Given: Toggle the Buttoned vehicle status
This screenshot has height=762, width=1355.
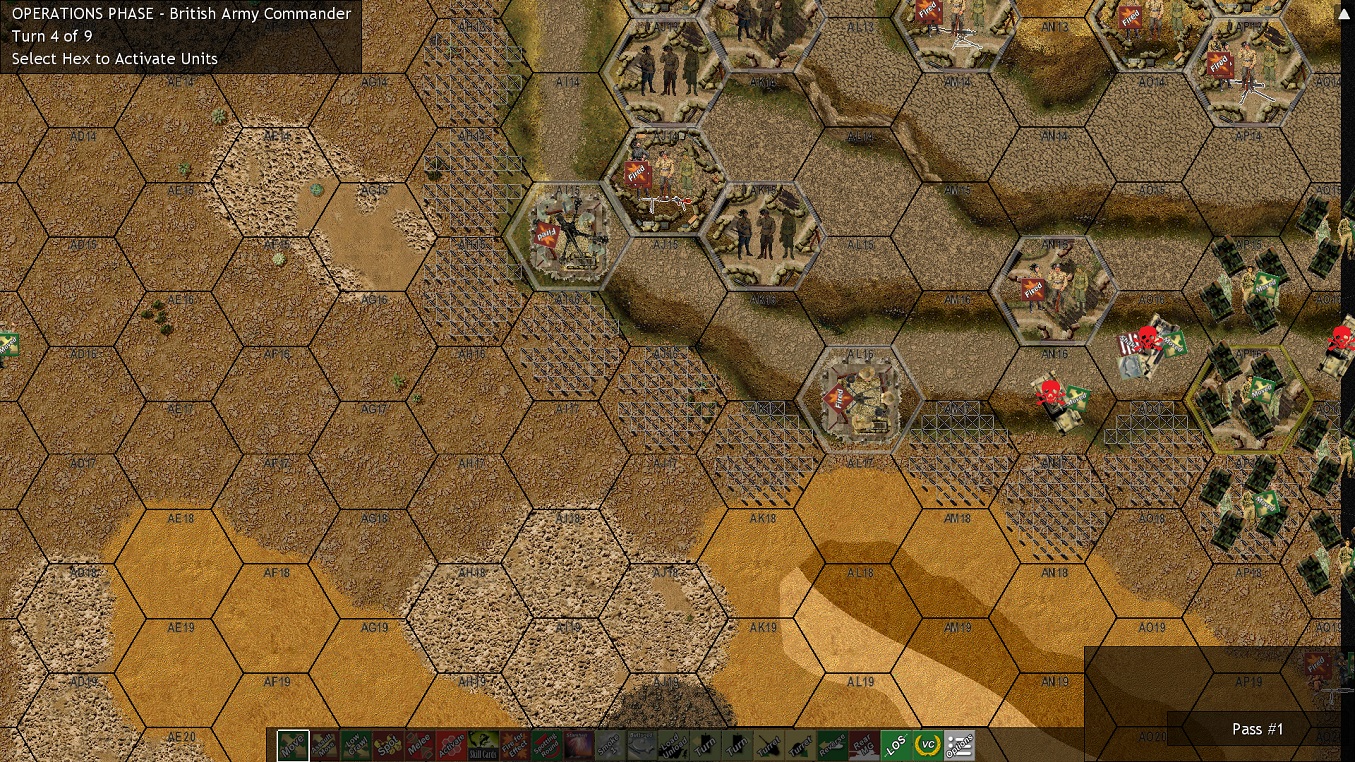Looking at the screenshot, I should [642, 745].
